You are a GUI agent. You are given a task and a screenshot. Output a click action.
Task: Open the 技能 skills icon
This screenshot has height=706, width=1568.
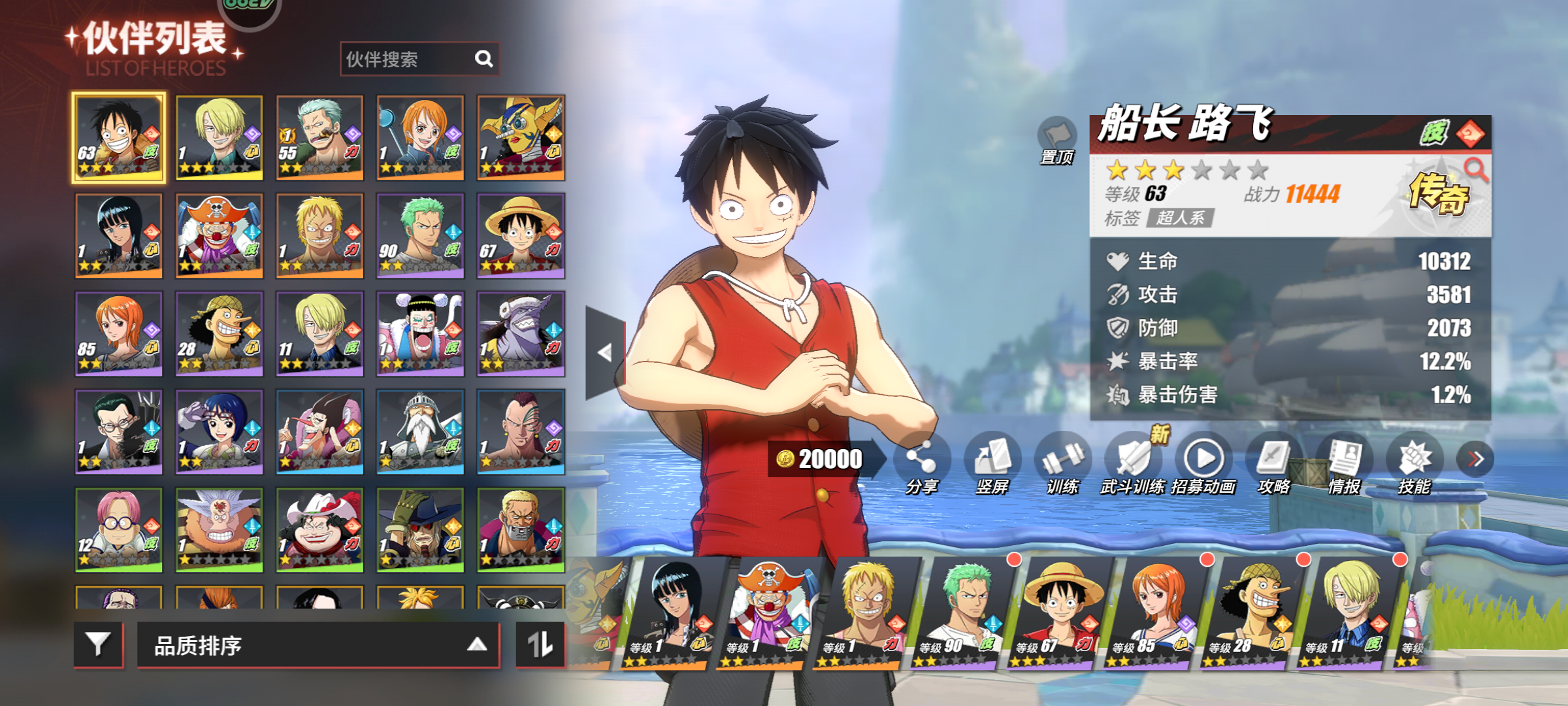pos(1414,461)
